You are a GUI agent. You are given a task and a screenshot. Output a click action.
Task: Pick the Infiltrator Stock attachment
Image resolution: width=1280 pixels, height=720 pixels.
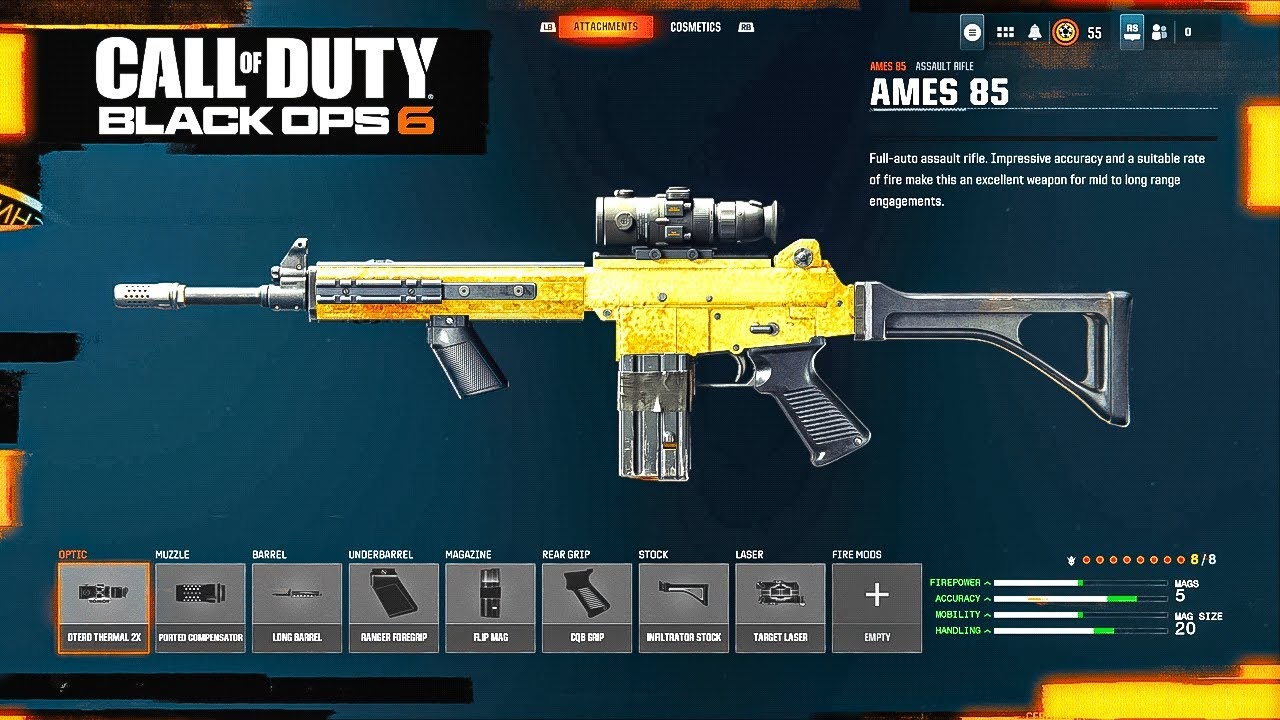pyautogui.click(x=682, y=605)
